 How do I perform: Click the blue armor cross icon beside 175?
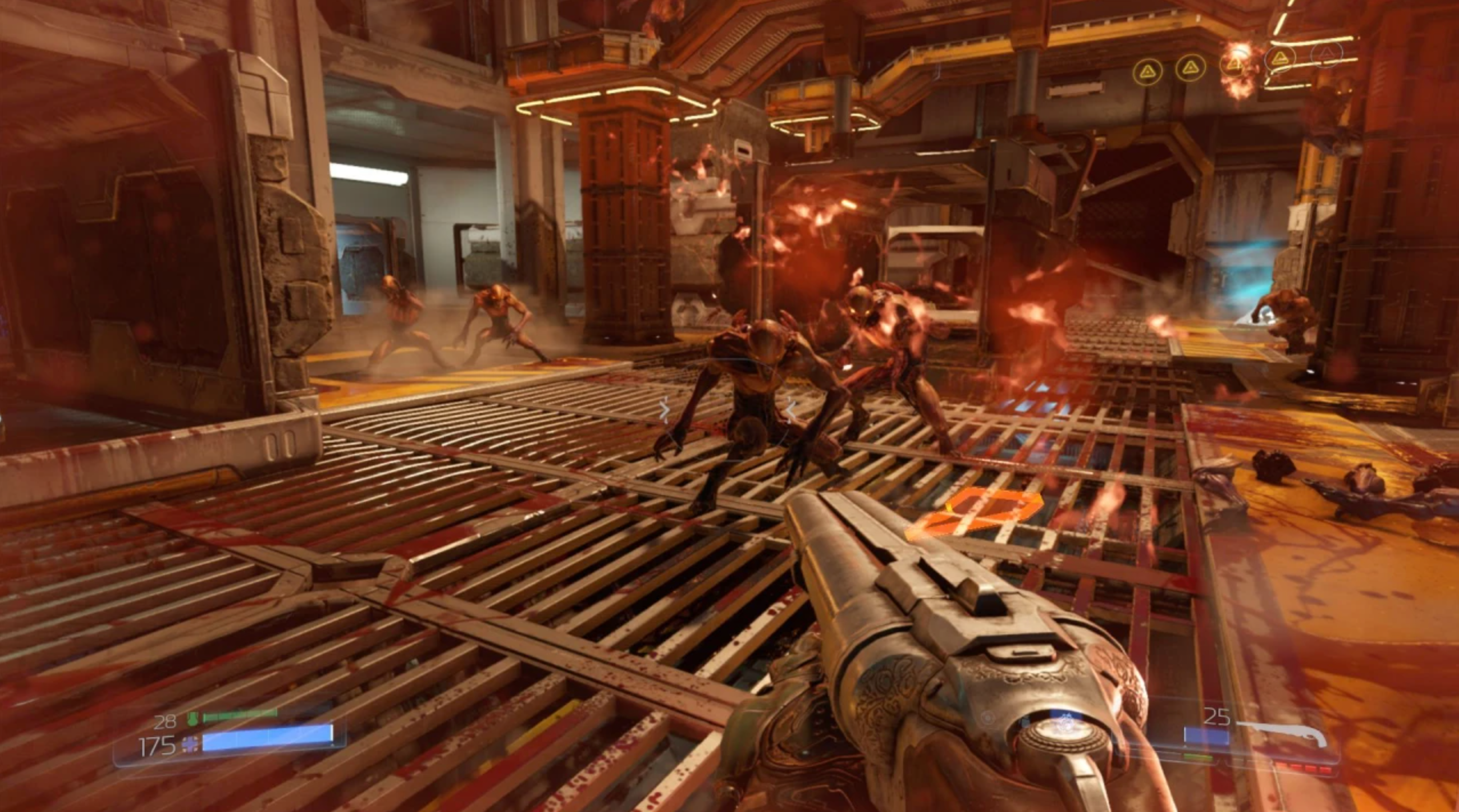click(x=190, y=745)
